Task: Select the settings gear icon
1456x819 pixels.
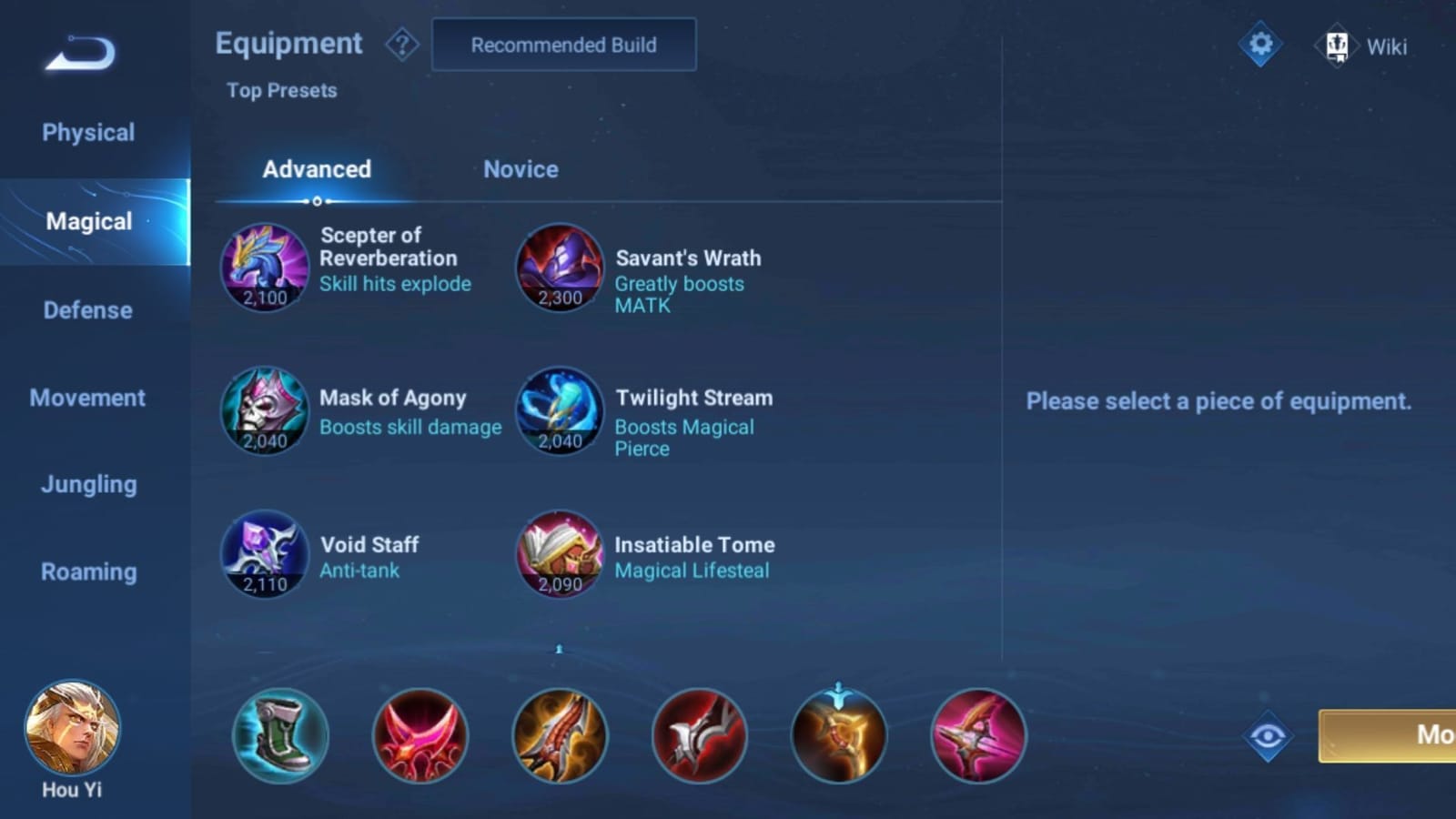Action: [x=1259, y=43]
